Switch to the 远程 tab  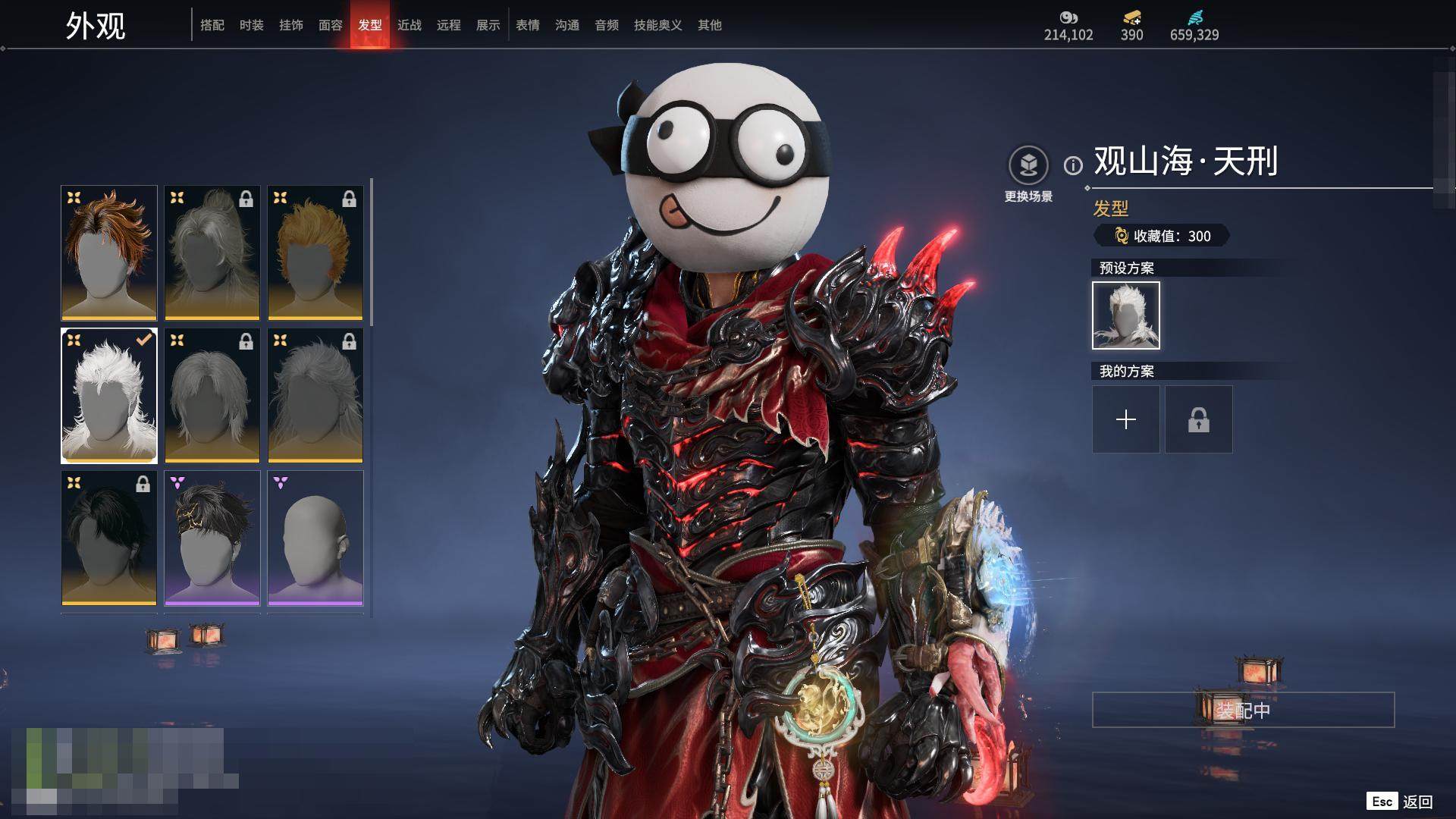449,25
